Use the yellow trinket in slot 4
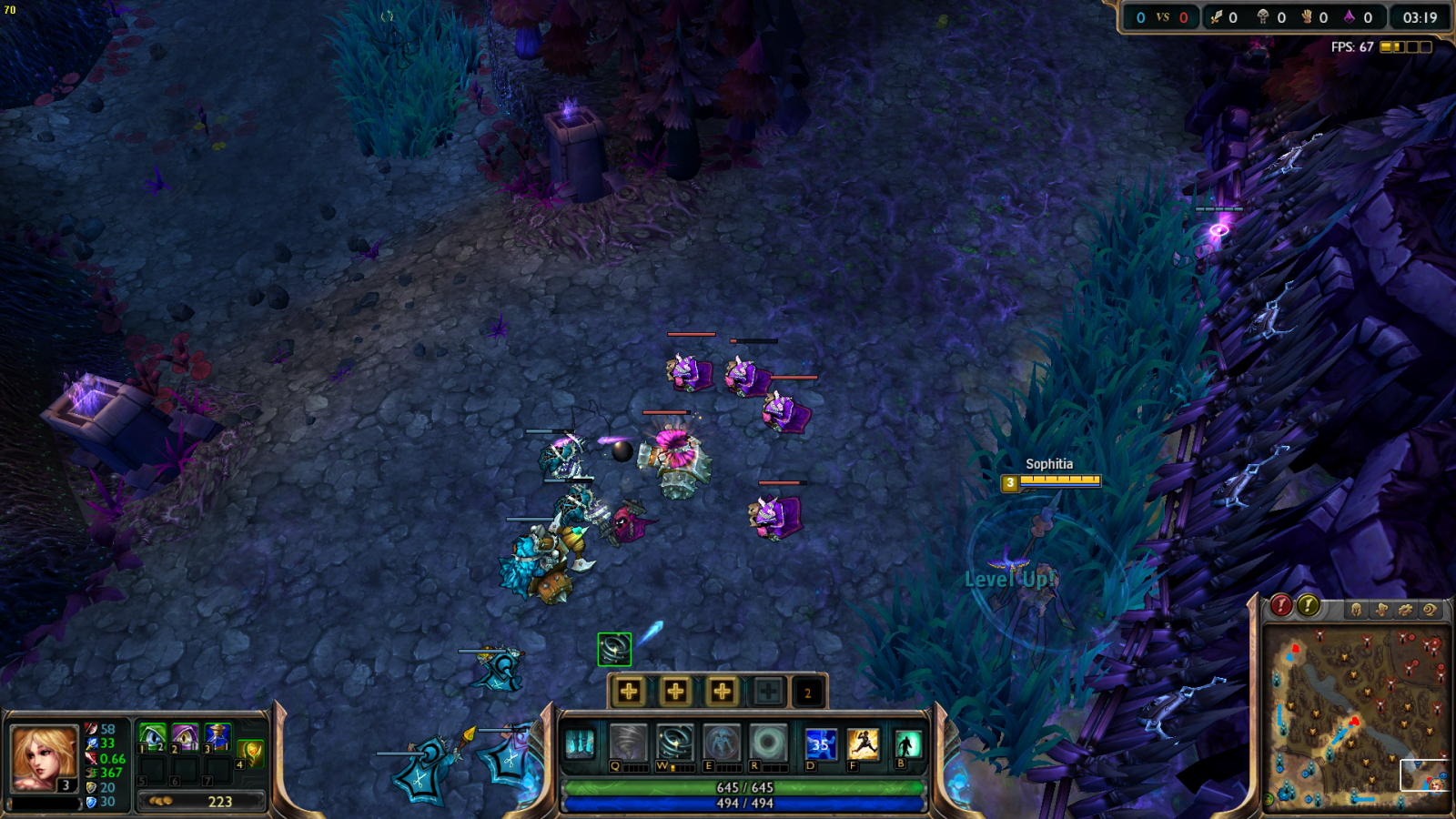Image resolution: width=1456 pixels, height=819 pixels. (x=251, y=752)
